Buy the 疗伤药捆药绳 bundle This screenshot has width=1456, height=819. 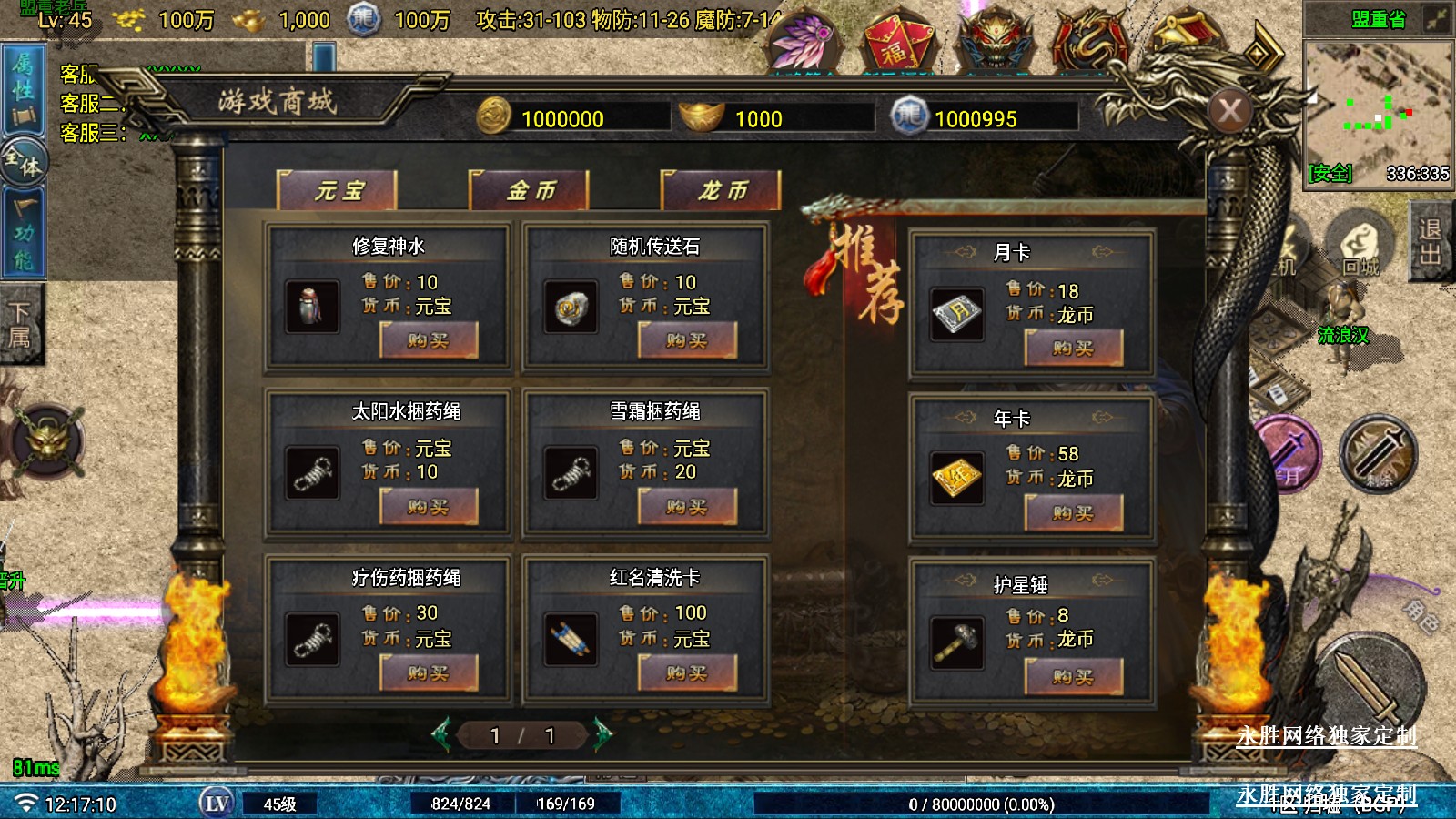[429, 673]
